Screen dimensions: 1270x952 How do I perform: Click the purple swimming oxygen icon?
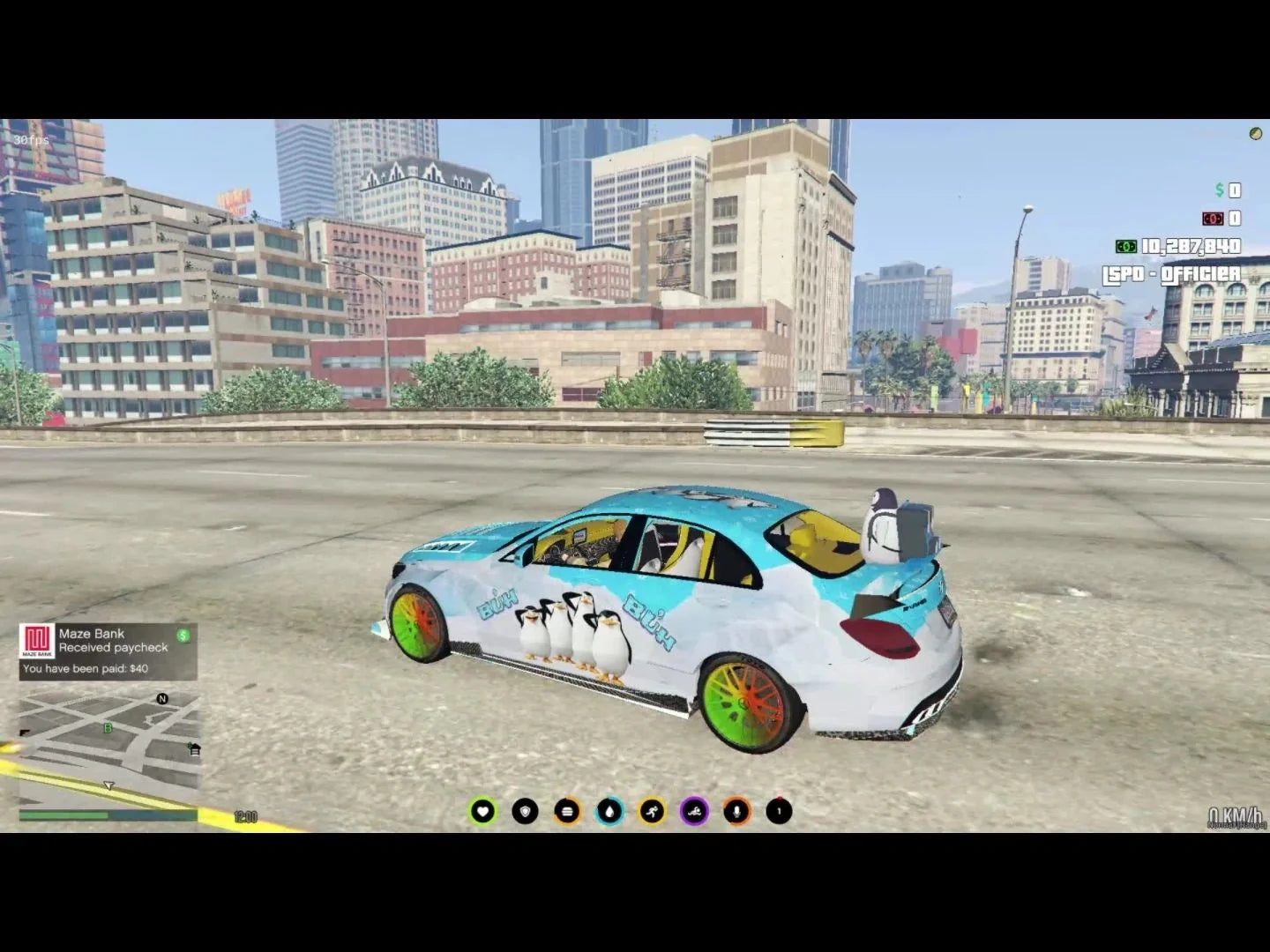(693, 809)
